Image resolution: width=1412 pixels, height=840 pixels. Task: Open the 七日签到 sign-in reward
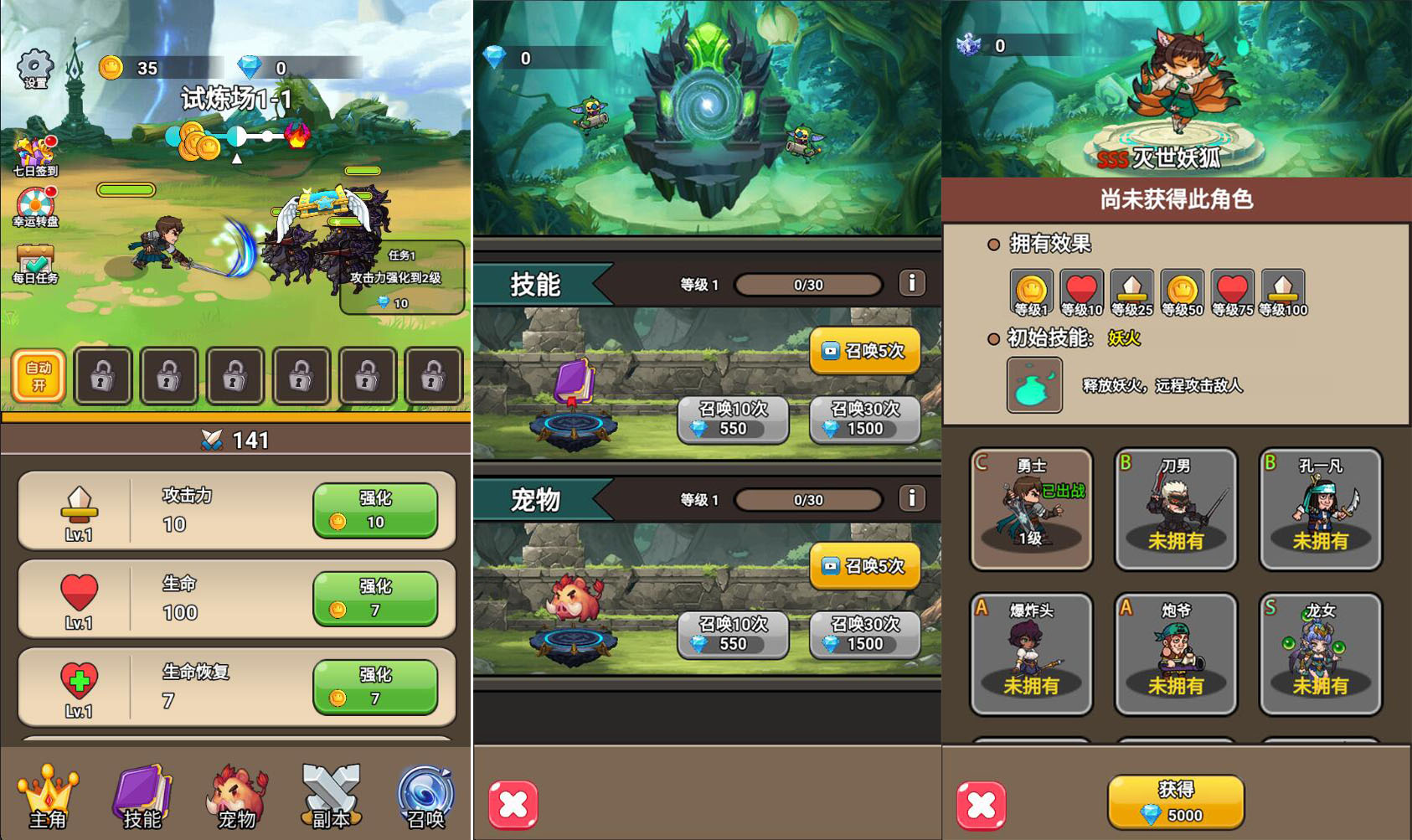pos(35,156)
